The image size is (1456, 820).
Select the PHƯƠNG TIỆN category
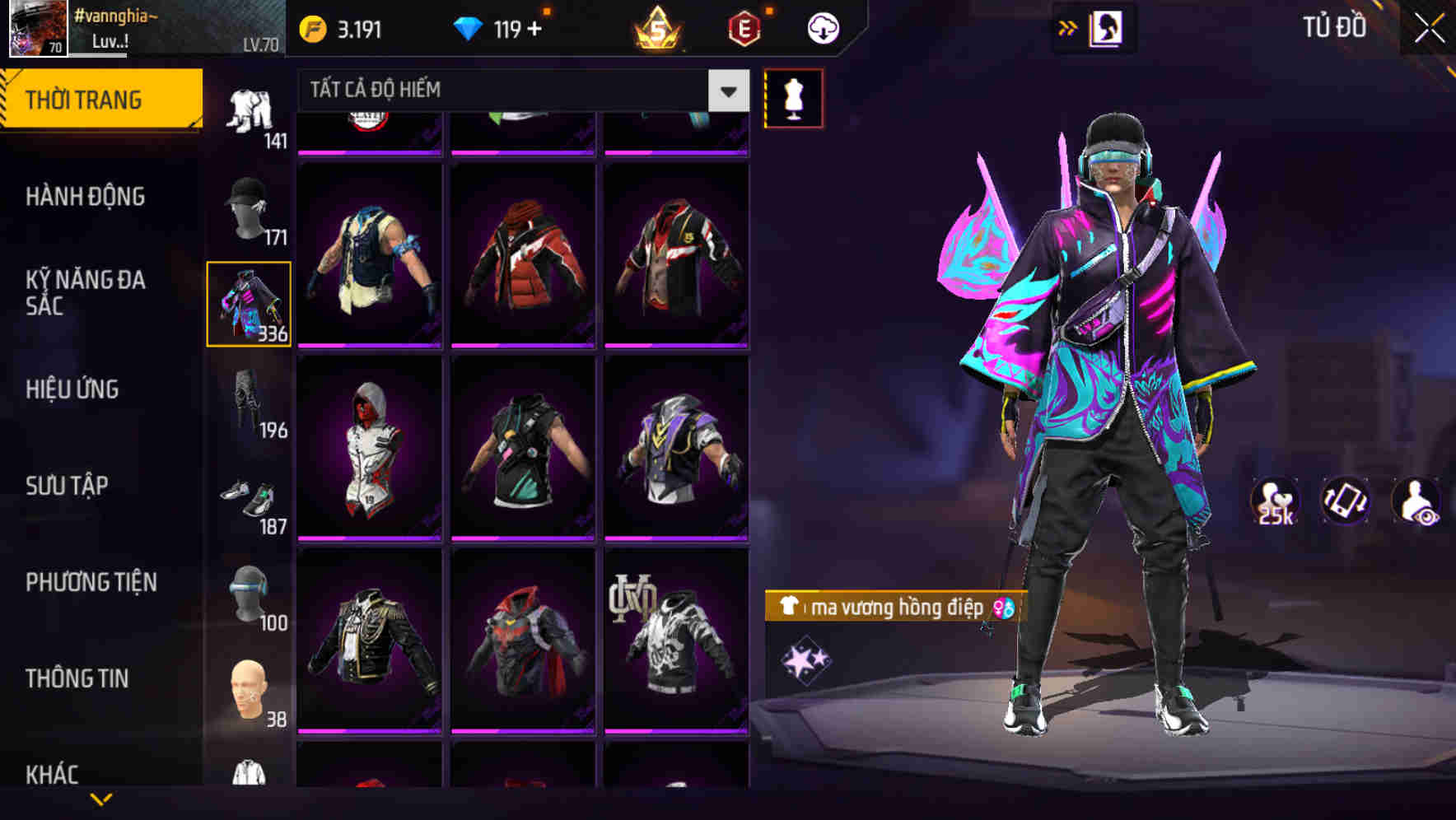[x=91, y=581]
